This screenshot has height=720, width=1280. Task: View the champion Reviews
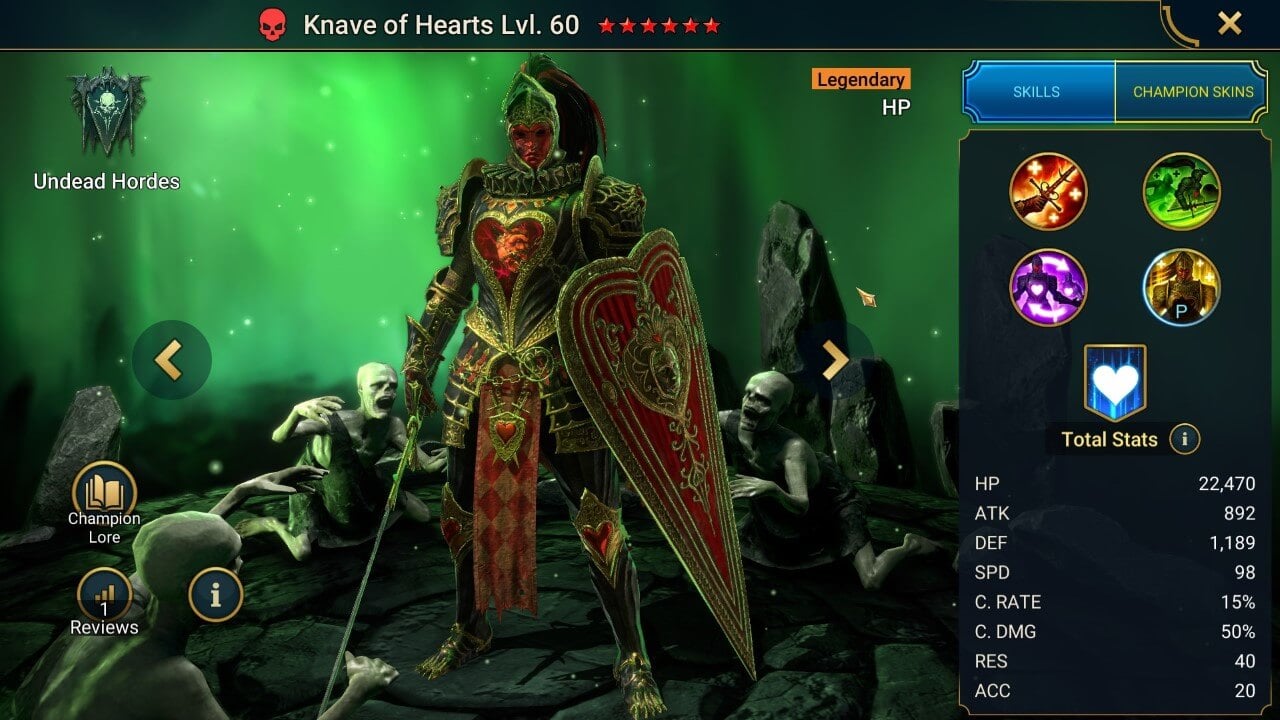(x=104, y=598)
